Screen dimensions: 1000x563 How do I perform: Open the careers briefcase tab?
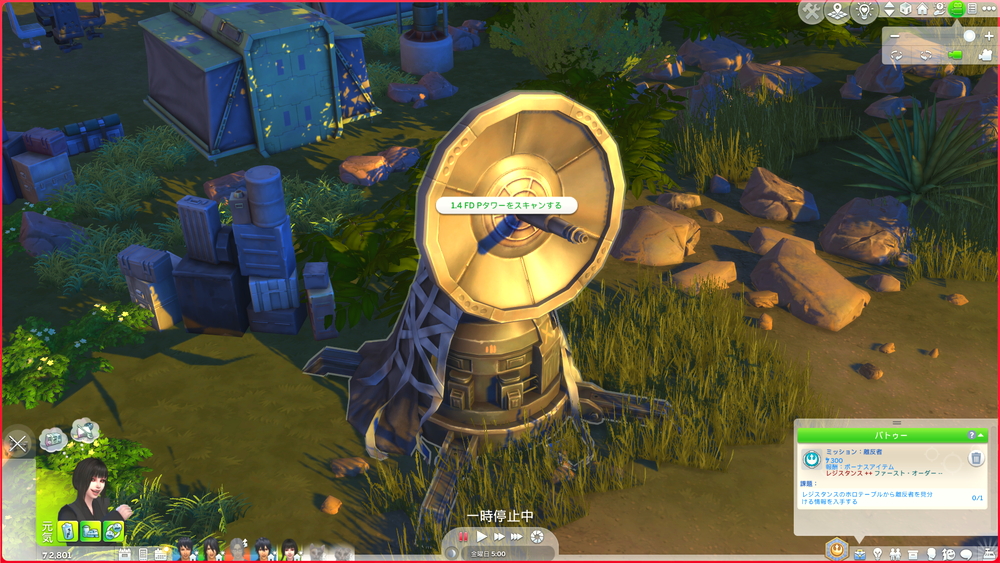859,553
